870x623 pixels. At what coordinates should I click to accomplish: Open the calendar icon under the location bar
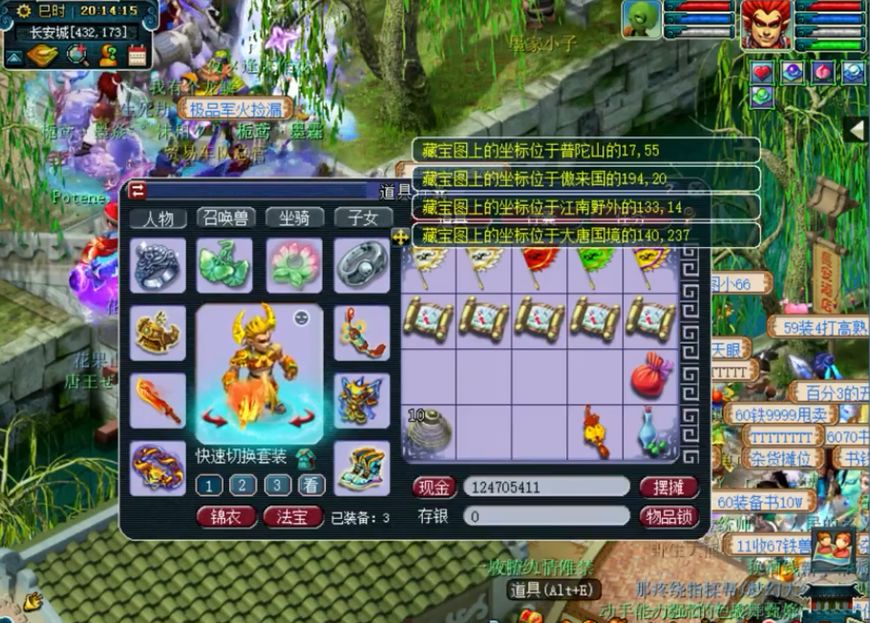point(137,57)
